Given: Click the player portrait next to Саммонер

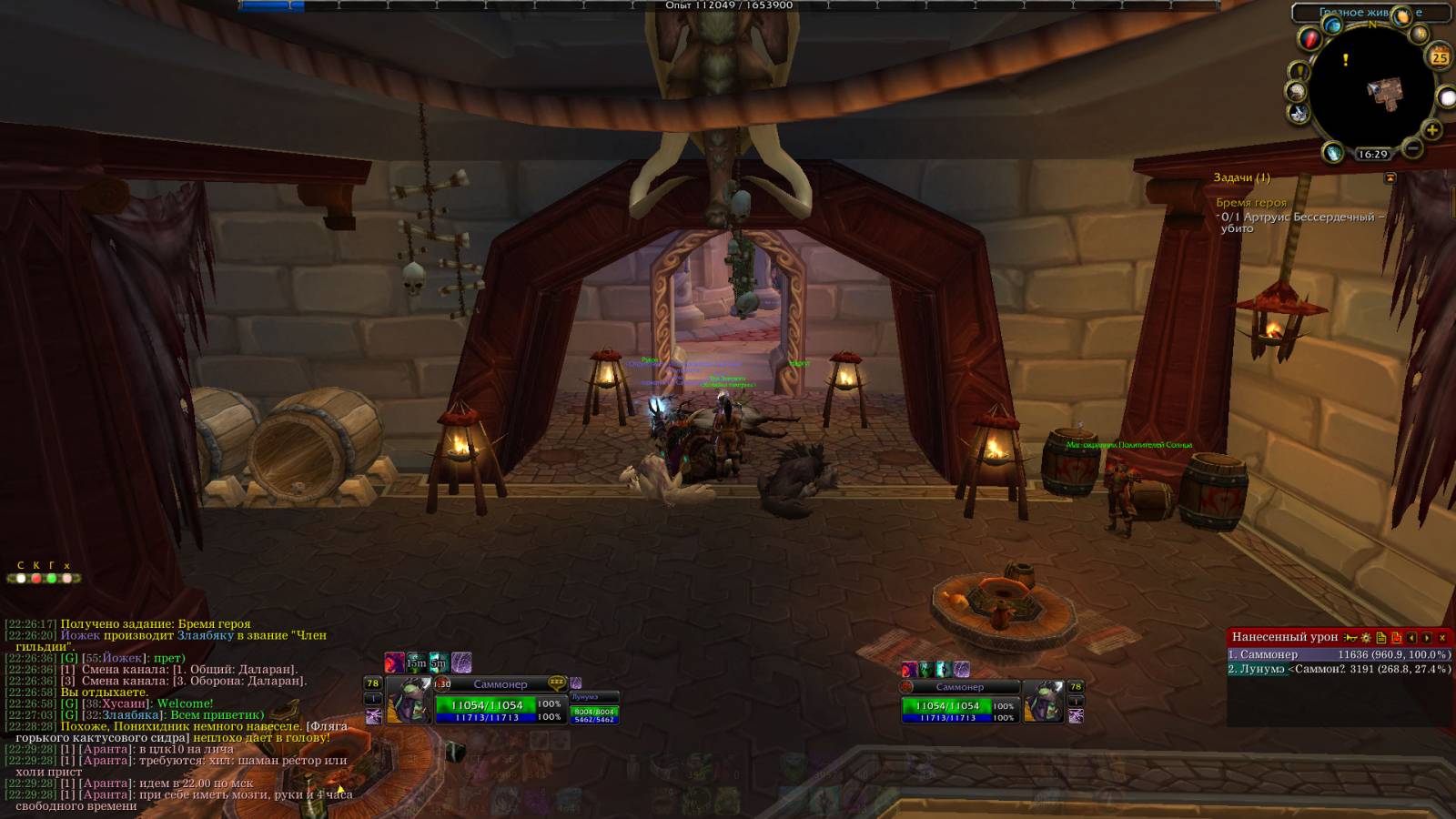Looking at the screenshot, I should 409,701.
